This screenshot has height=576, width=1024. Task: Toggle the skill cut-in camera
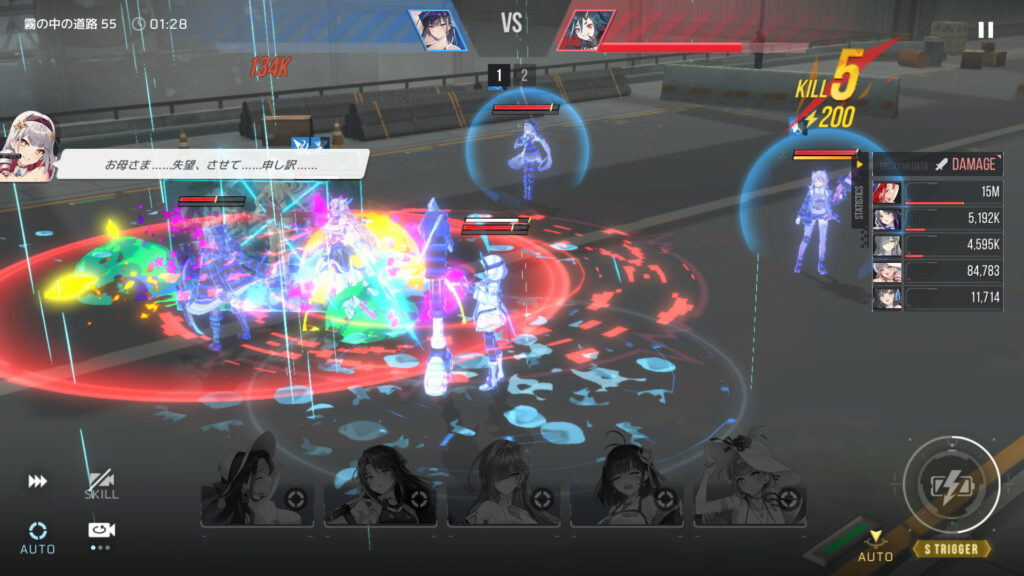101,485
